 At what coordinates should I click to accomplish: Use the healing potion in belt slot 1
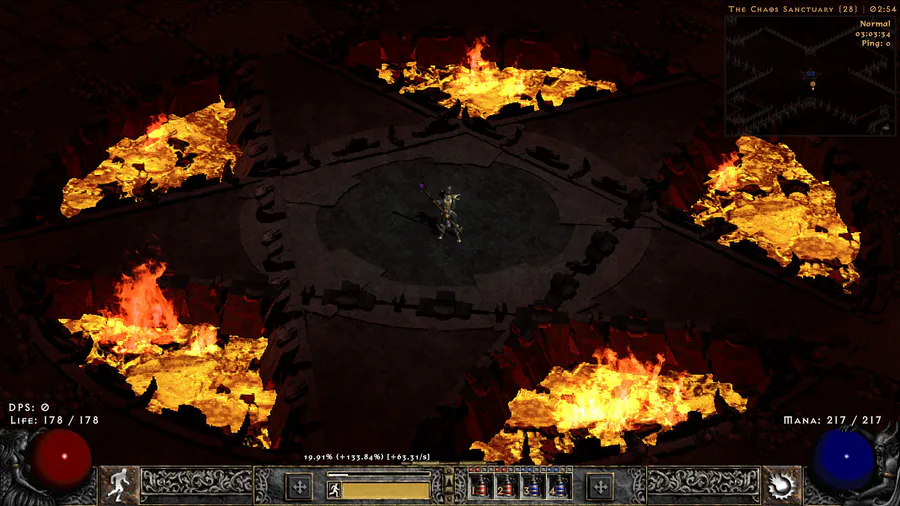click(x=479, y=487)
